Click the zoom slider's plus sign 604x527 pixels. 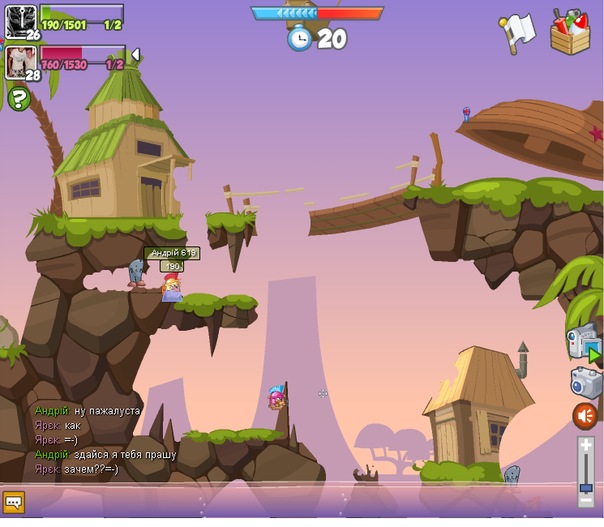pyautogui.click(x=586, y=443)
